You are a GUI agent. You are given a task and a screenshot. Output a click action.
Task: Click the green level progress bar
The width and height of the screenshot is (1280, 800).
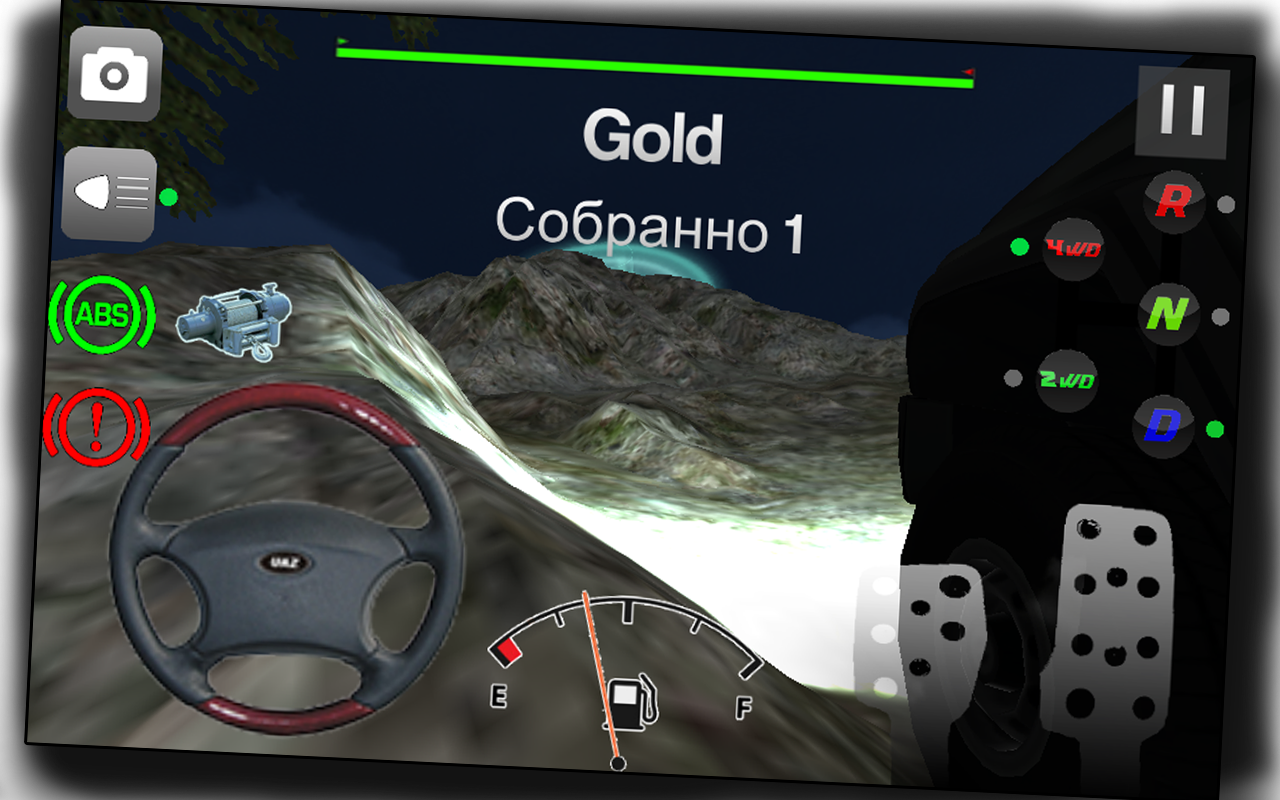[655, 60]
